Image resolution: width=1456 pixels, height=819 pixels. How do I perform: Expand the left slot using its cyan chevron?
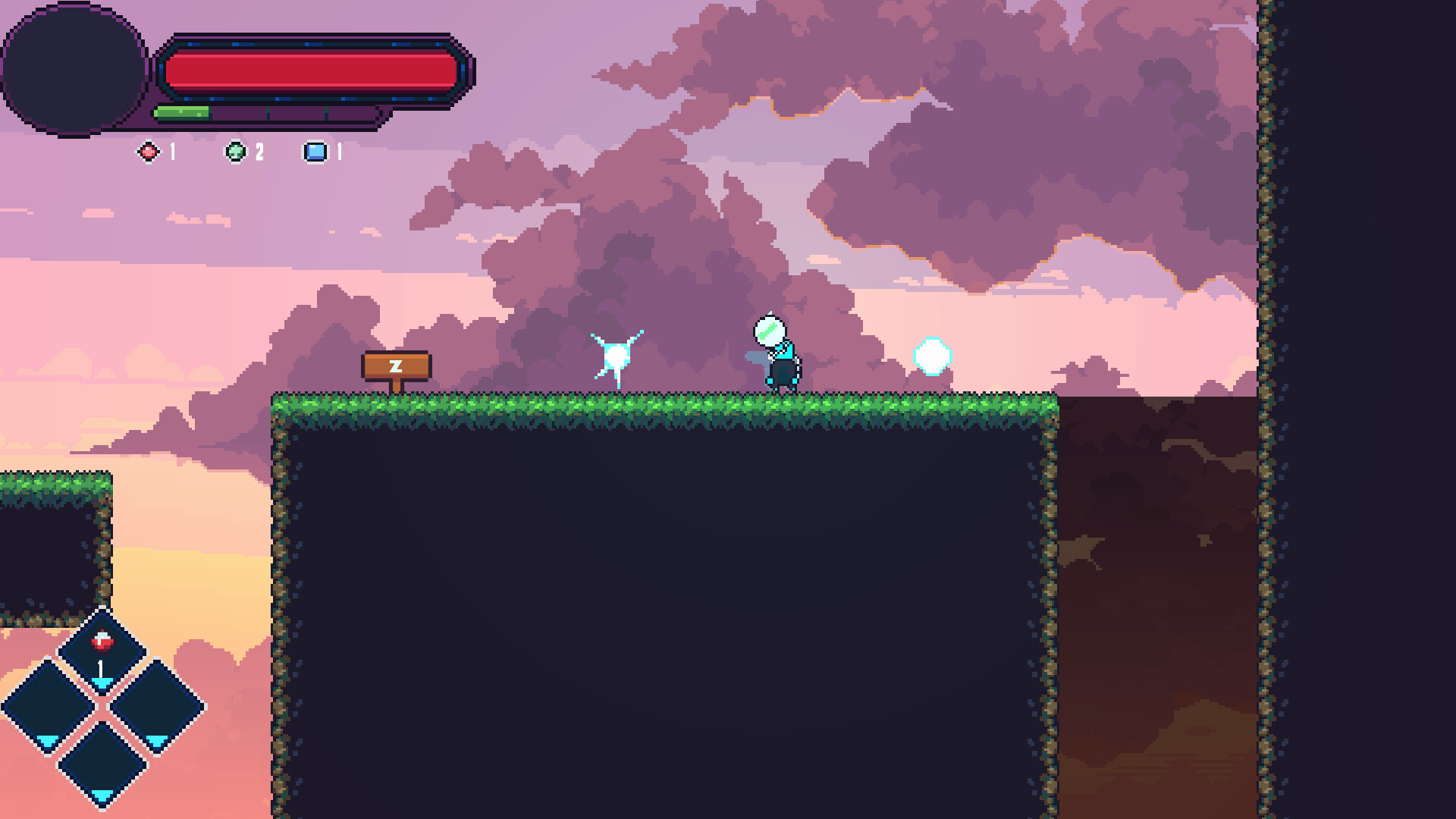click(x=47, y=742)
